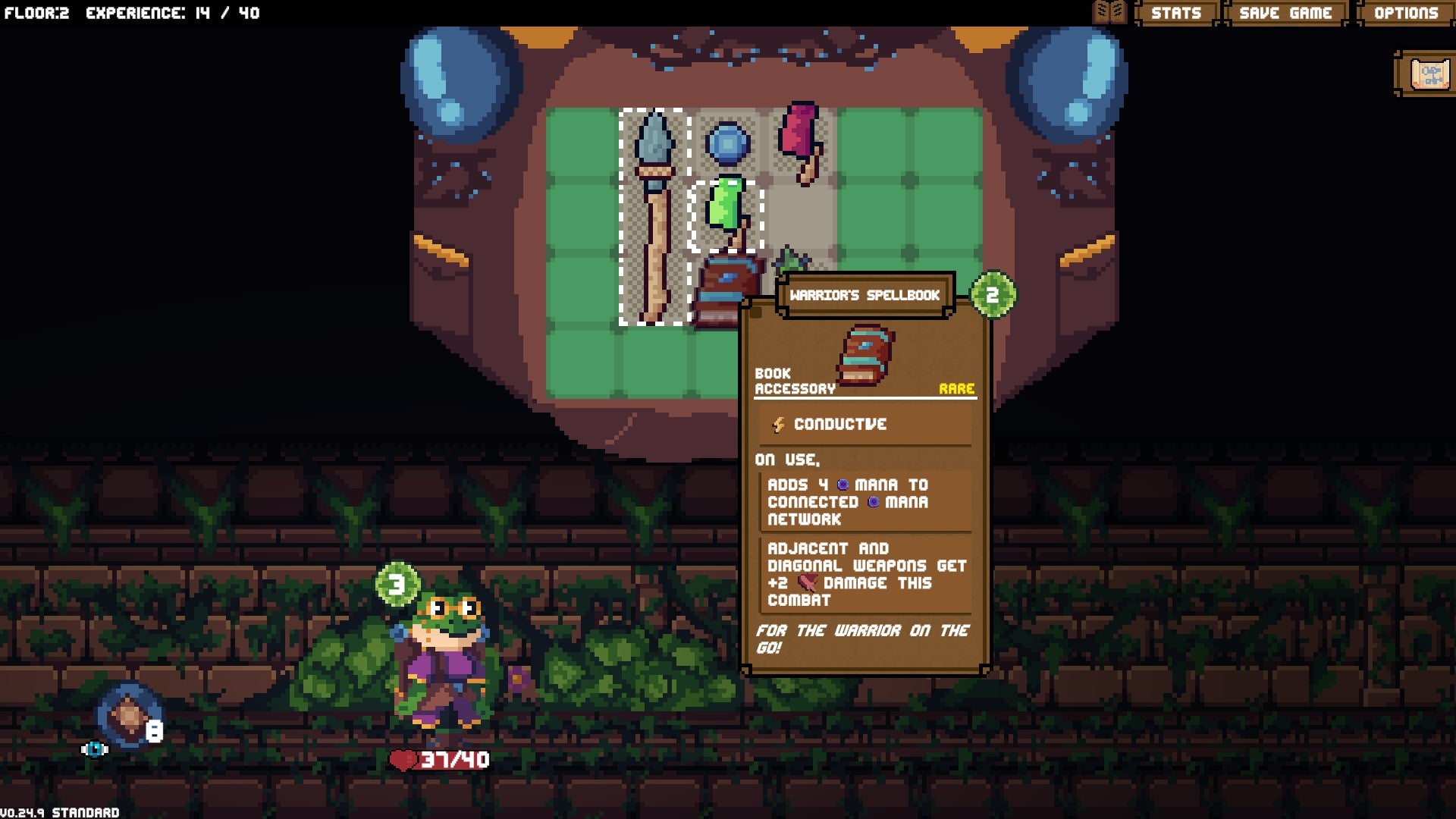
Task: Open the Stats panel
Action: [1177, 12]
